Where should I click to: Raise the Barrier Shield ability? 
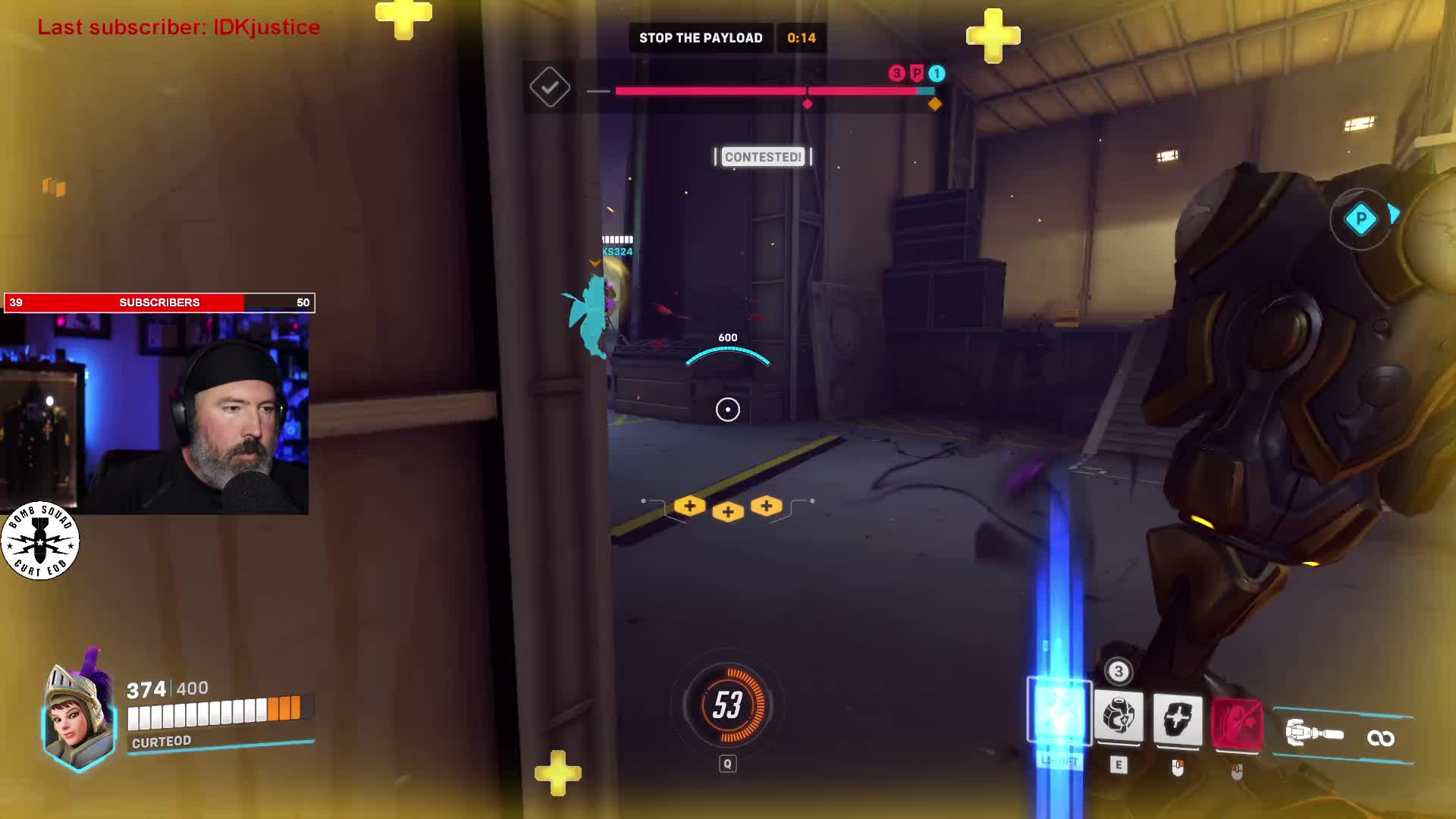1178,718
